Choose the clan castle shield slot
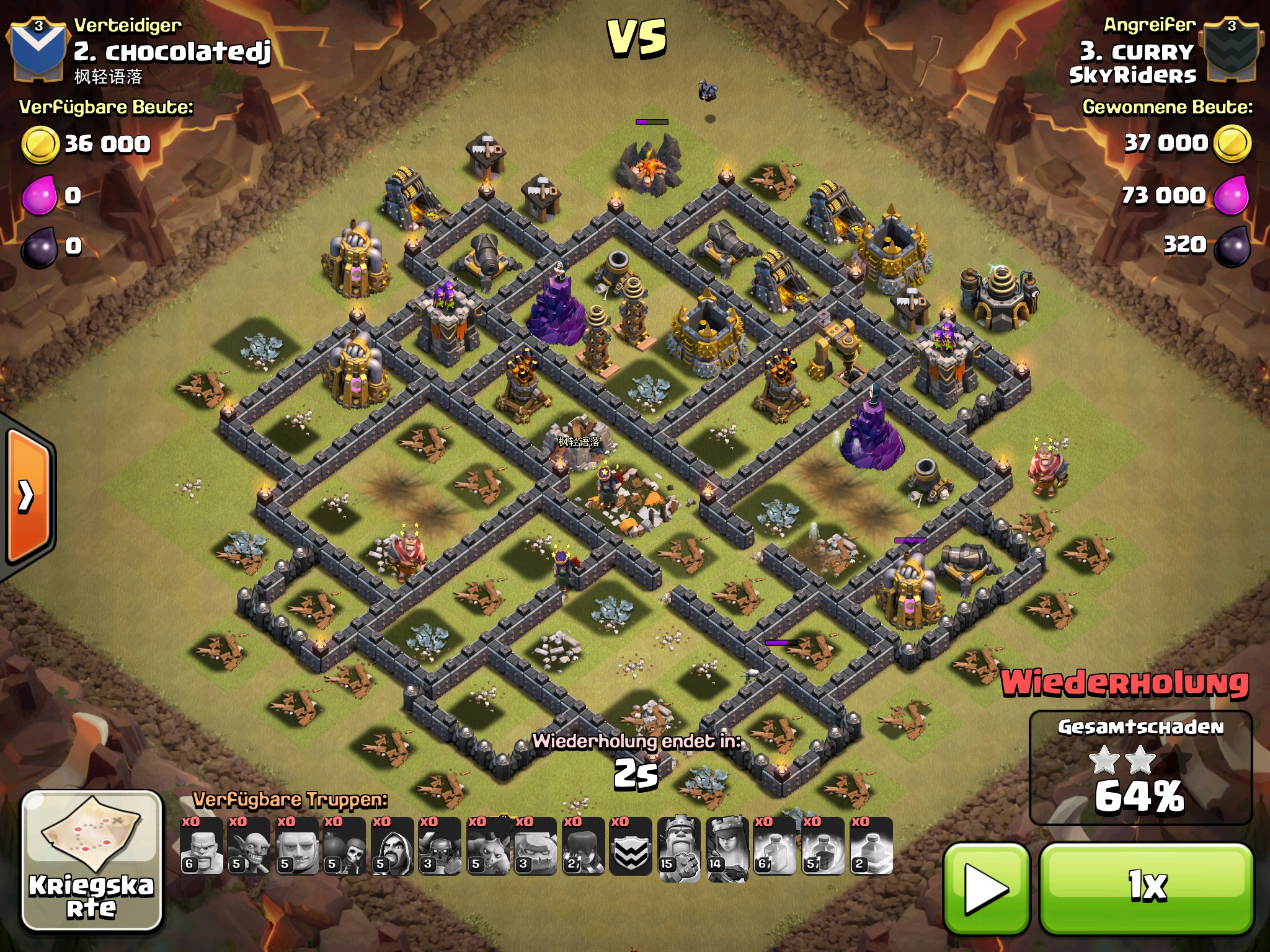This screenshot has width=1270, height=952. coord(631,845)
